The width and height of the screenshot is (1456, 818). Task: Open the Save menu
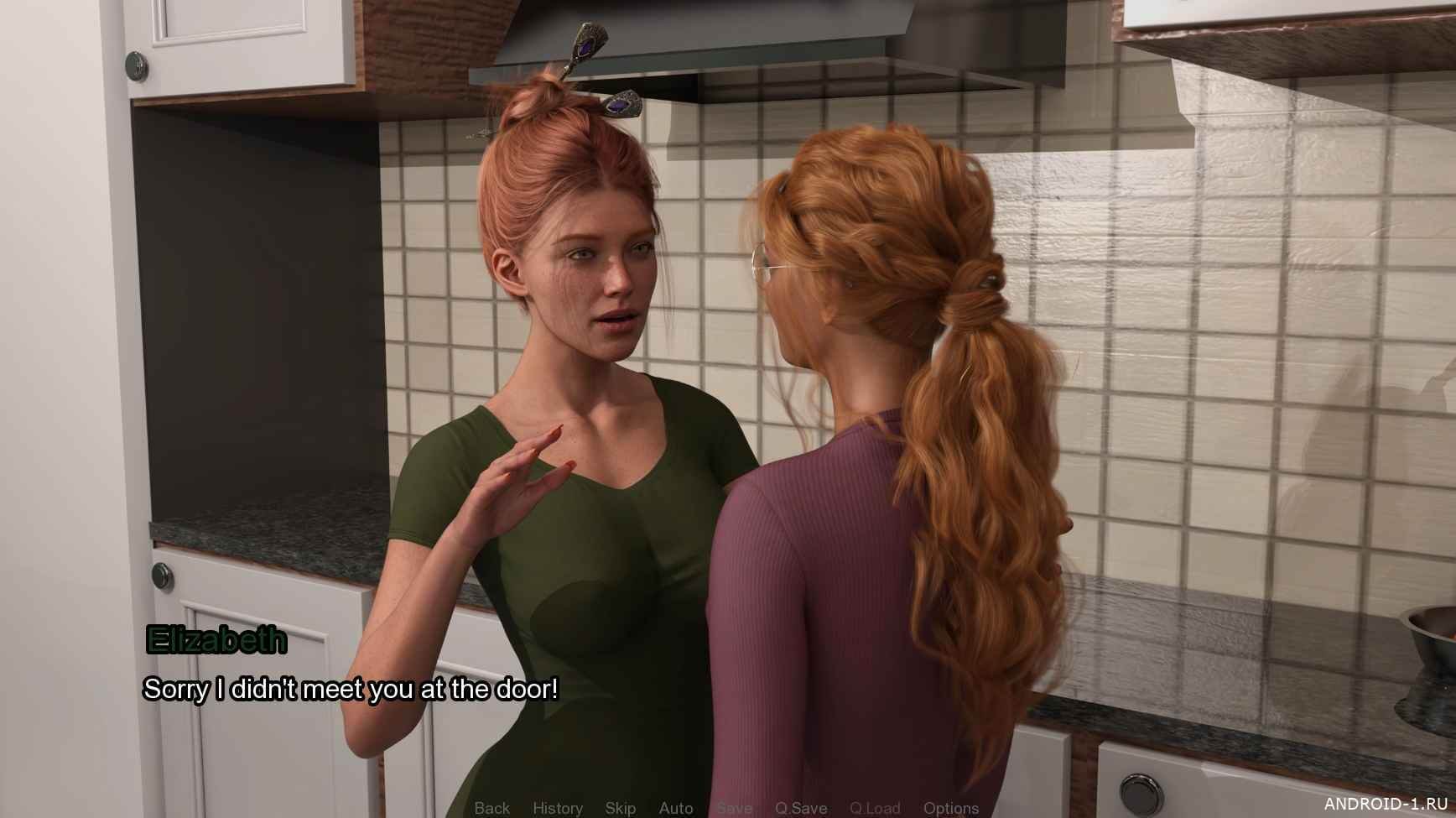734,808
